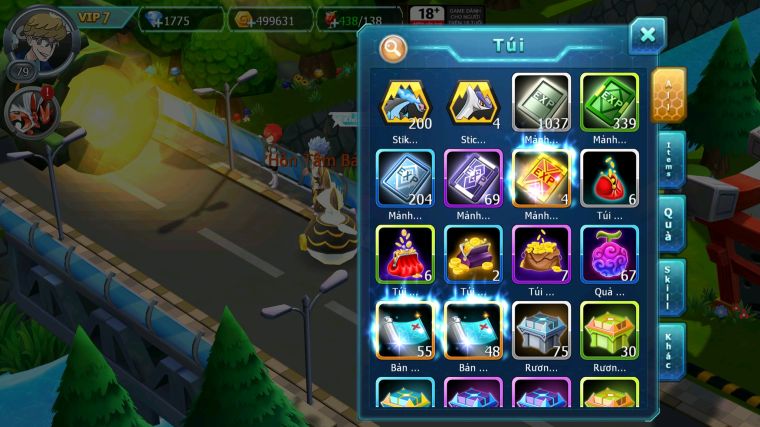The image size is (760, 427).
Task: Select the gray chest stack of 75
Action: pyautogui.click(x=541, y=330)
